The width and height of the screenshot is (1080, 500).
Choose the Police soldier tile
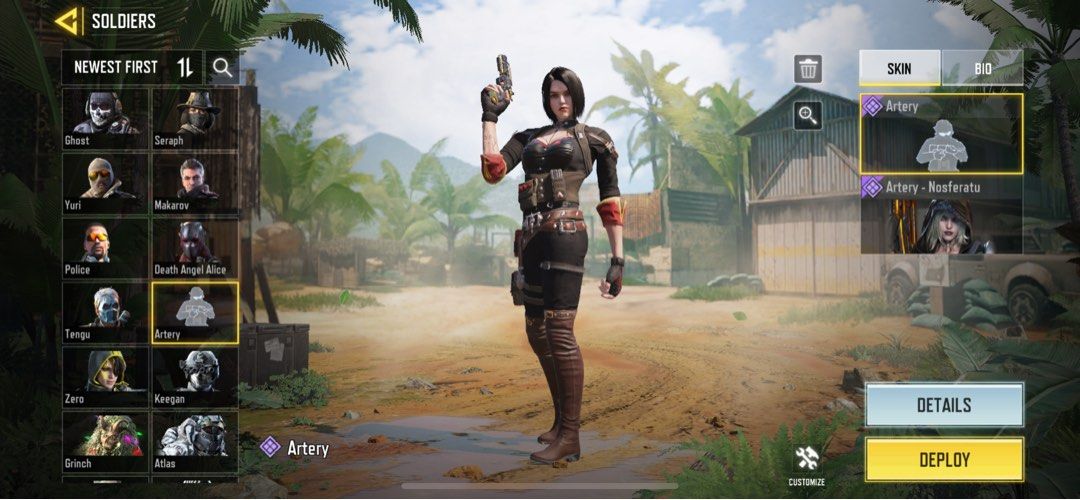[x=105, y=248]
